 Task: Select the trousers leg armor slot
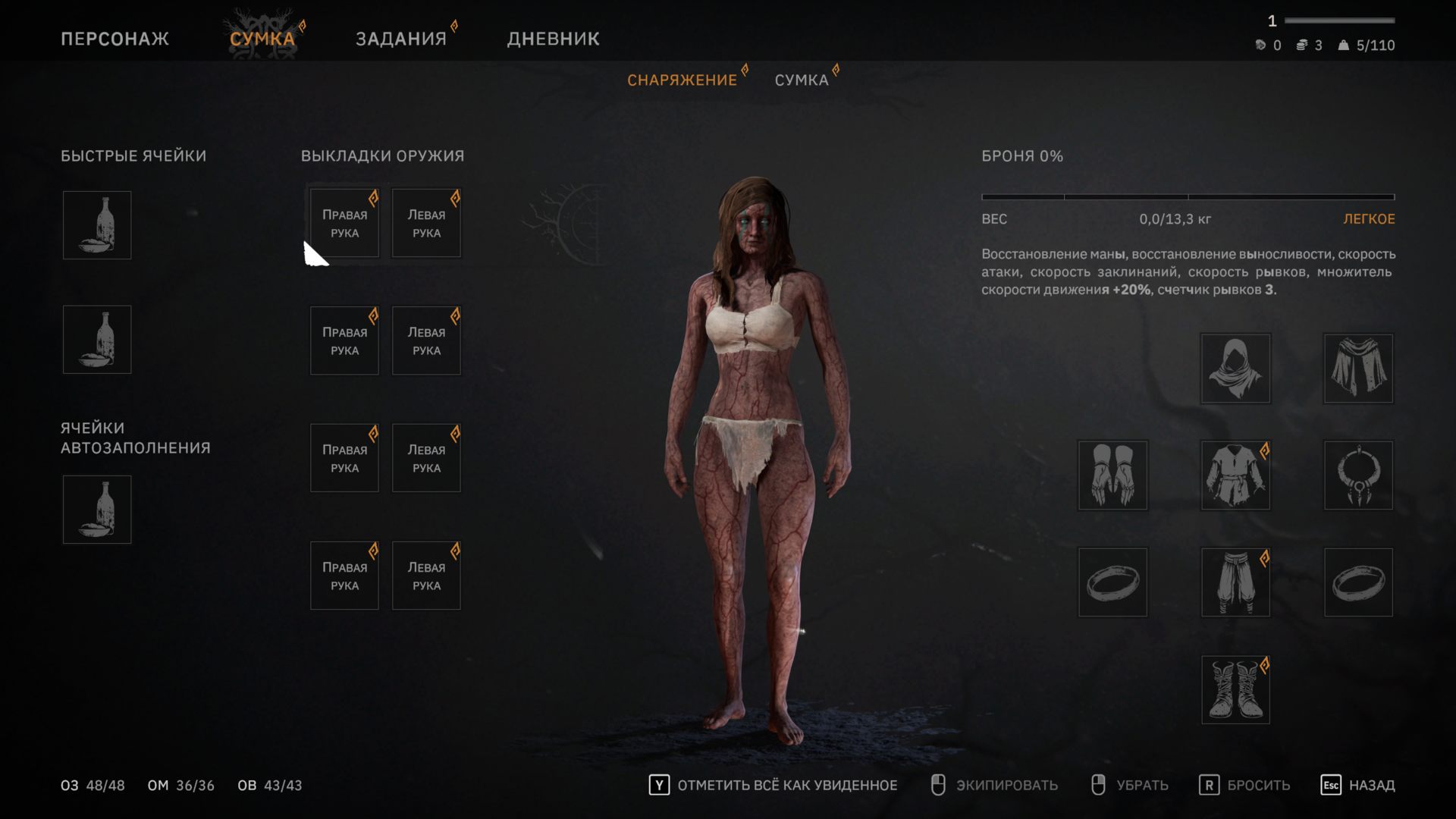[1235, 582]
